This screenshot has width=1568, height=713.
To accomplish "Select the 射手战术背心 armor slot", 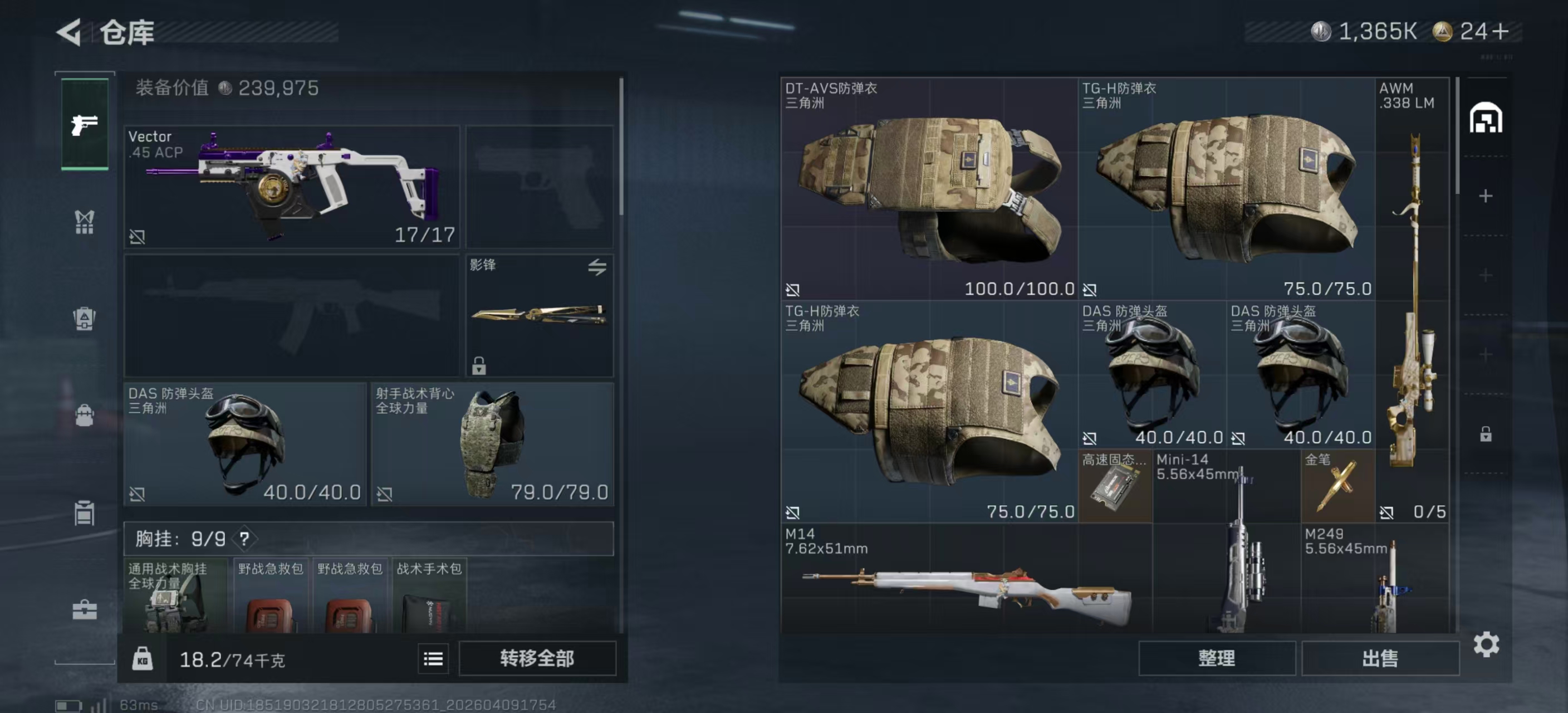I will coord(492,444).
